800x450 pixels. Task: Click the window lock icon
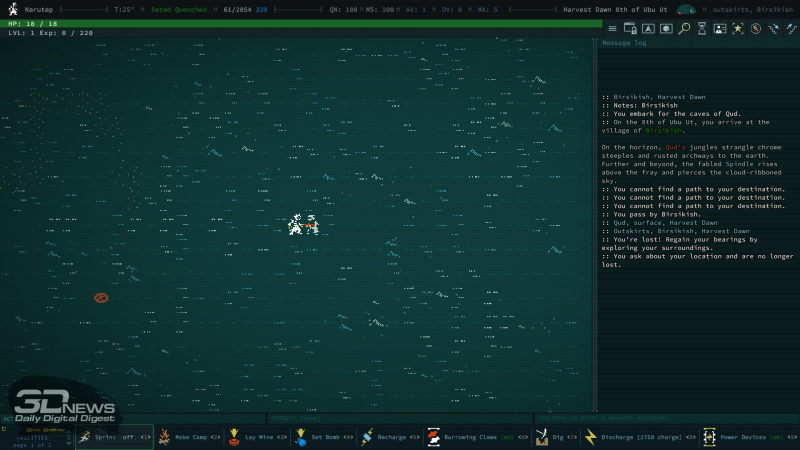click(632, 29)
